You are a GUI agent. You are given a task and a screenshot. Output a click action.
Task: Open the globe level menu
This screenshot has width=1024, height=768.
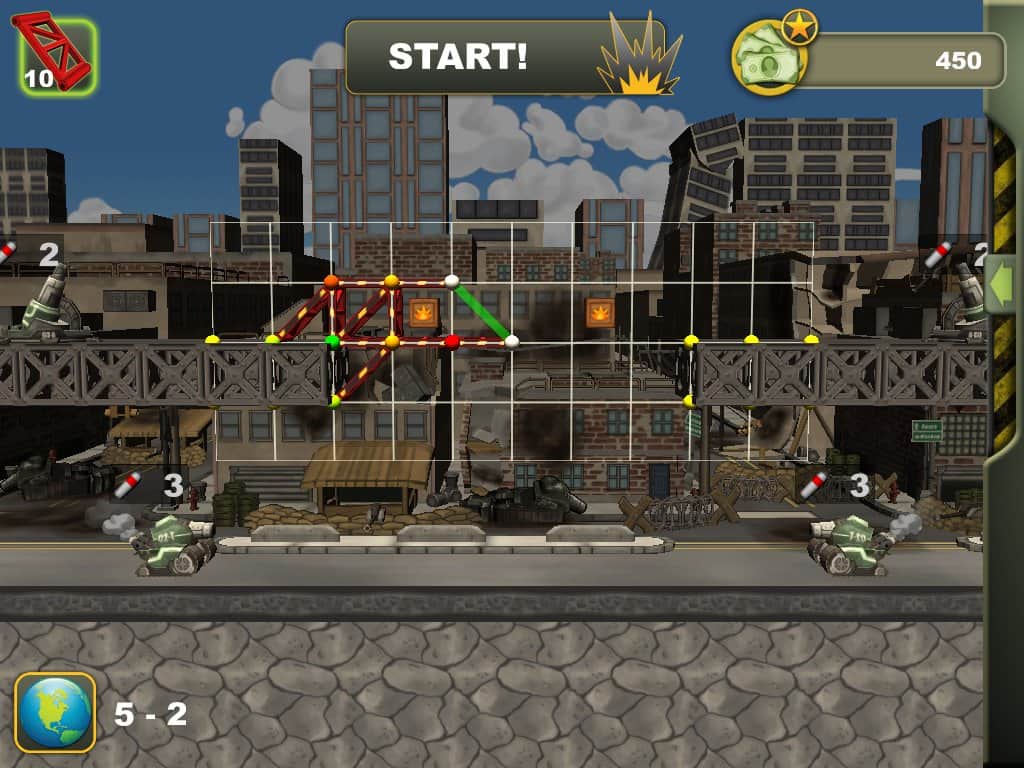[x=55, y=712]
